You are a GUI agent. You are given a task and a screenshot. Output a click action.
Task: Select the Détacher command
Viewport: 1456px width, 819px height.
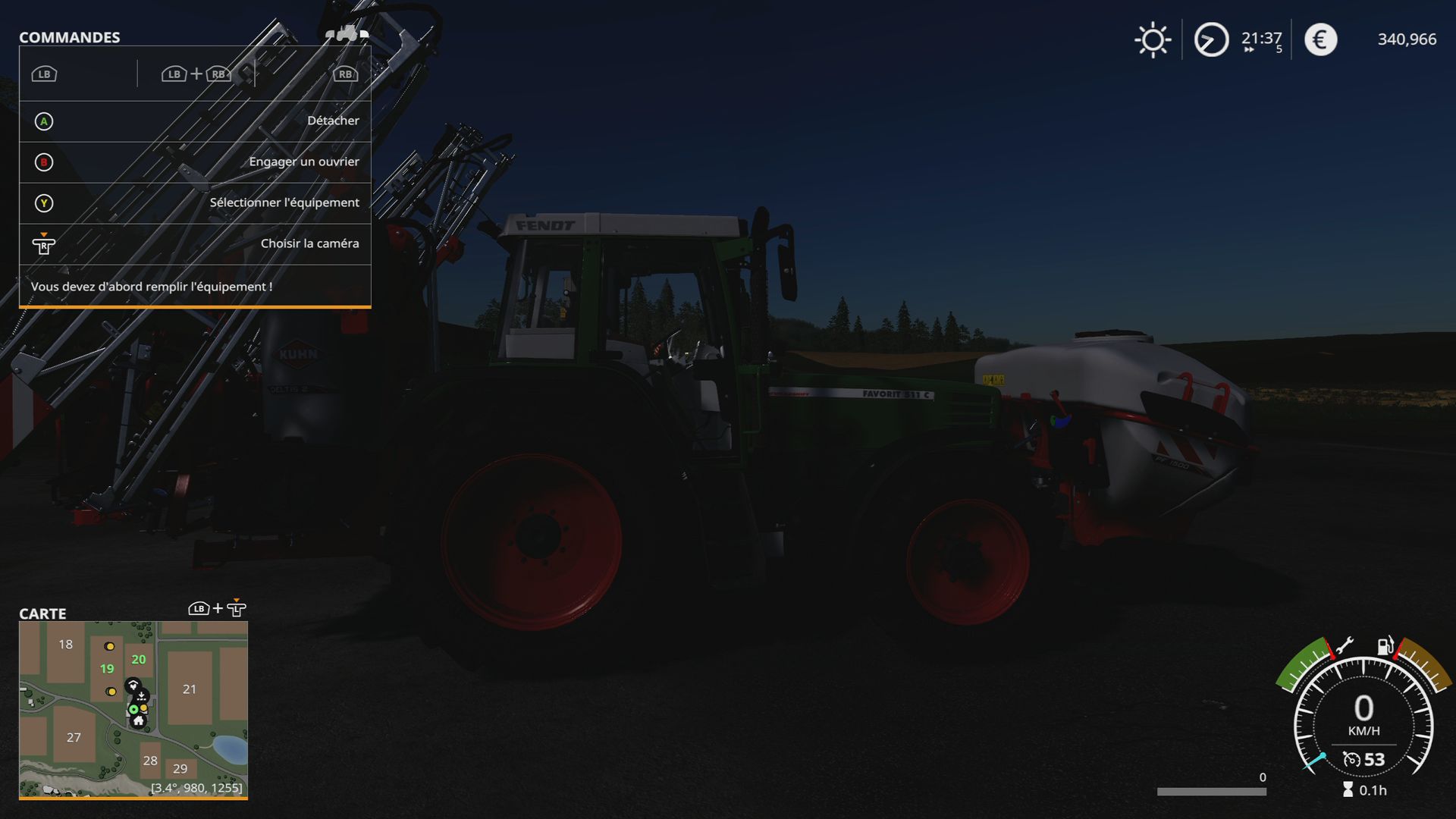click(x=332, y=121)
